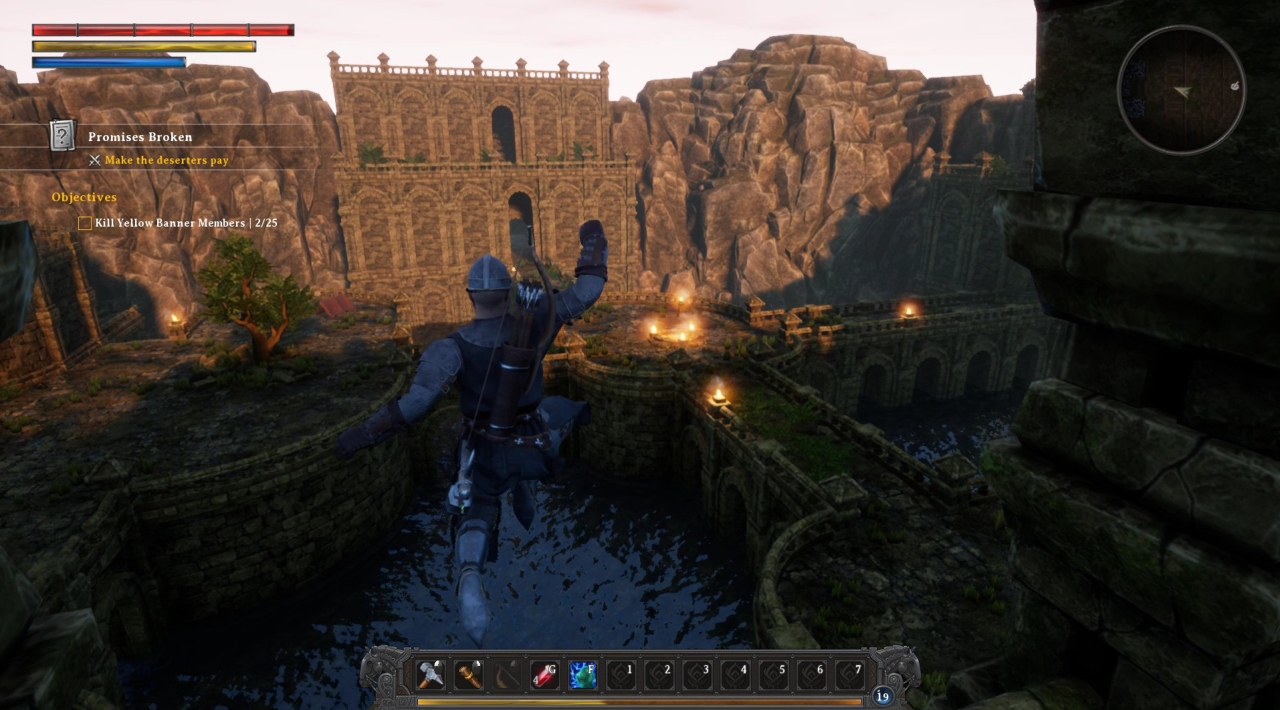
Task: Select the torch slot in hotbar
Action: coord(469,675)
